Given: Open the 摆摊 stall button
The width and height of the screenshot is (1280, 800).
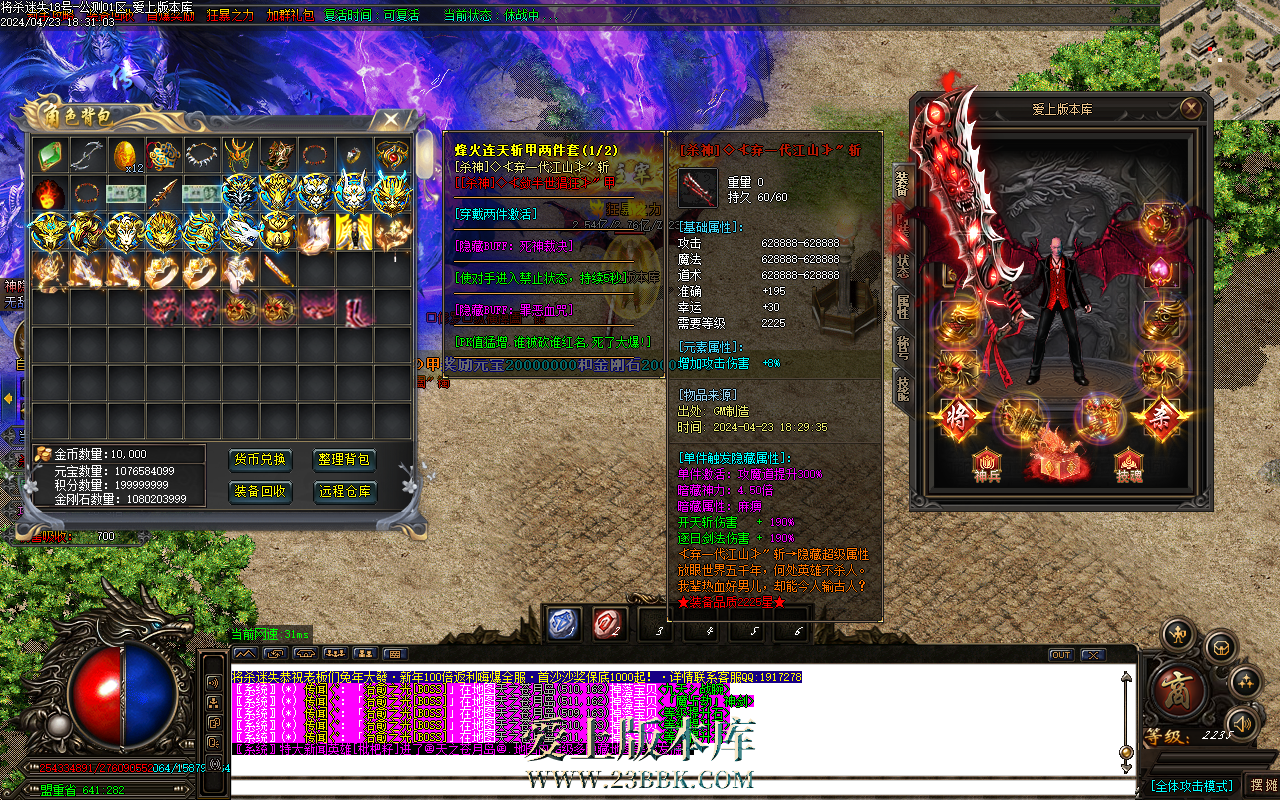Looking at the screenshot, I should pyautogui.click(x=1262, y=786).
